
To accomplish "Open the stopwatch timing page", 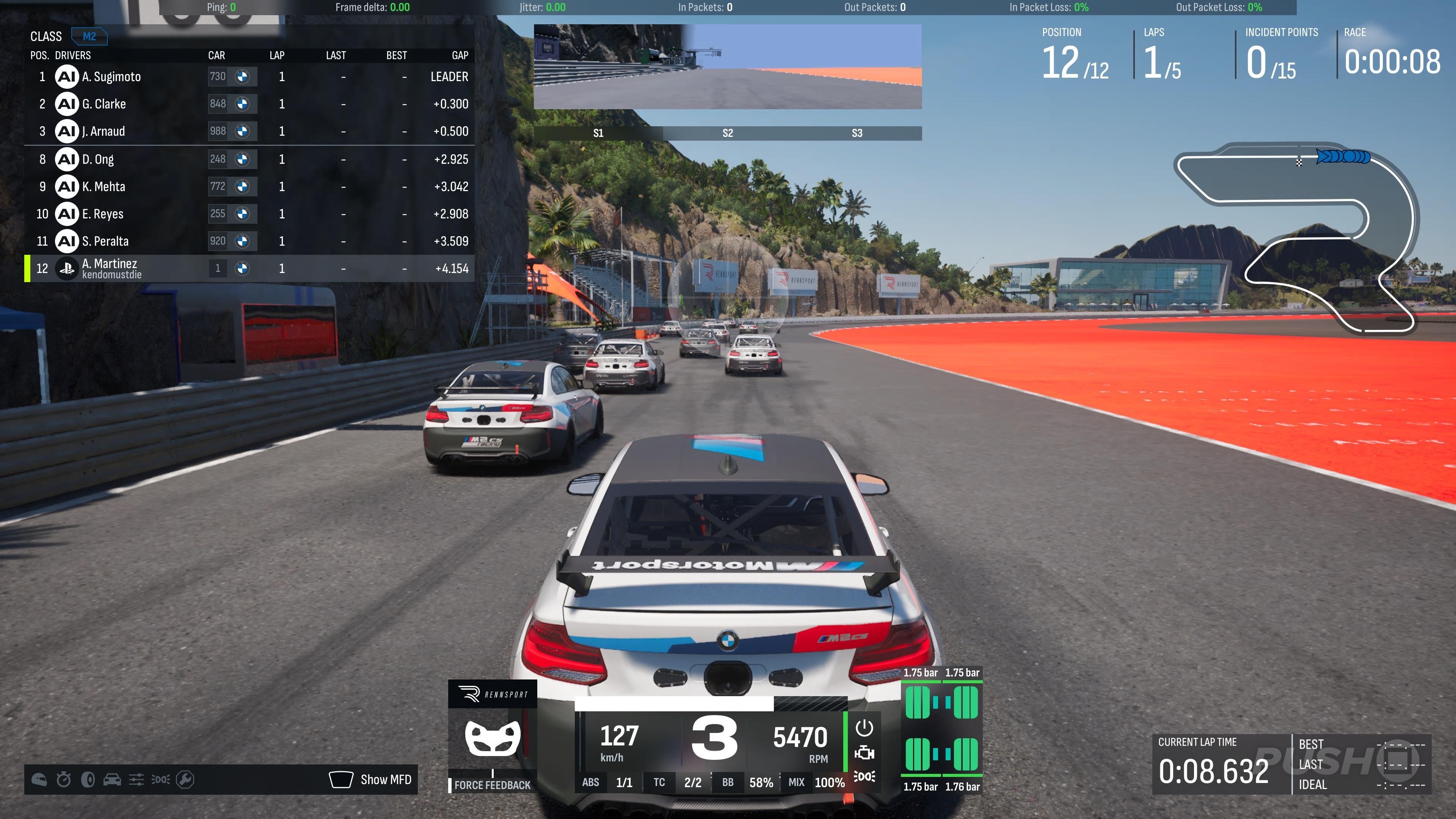I will [x=64, y=780].
